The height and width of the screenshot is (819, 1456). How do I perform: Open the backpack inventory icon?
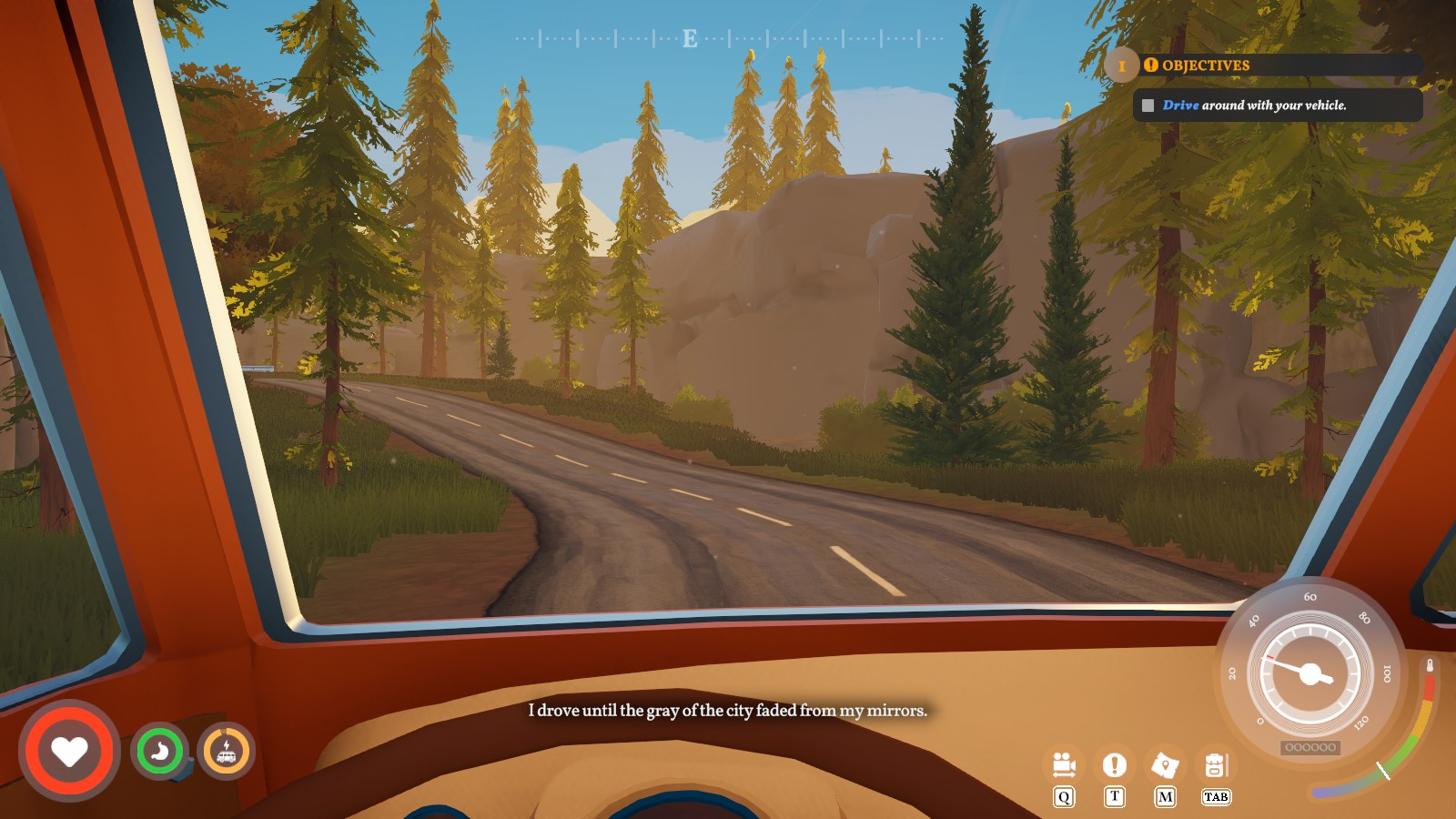tap(1216, 765)
